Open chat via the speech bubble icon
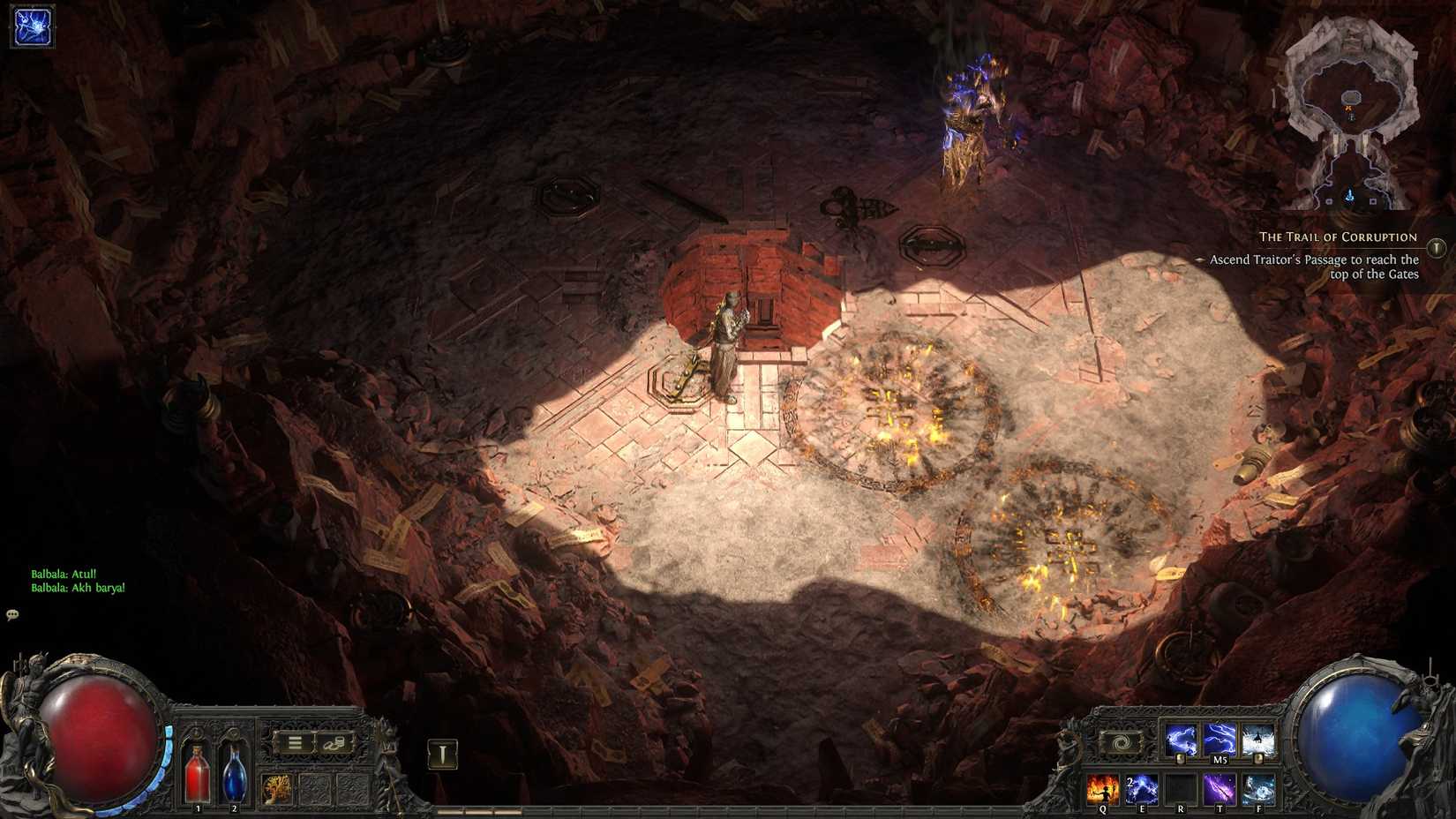 point(13,616)
